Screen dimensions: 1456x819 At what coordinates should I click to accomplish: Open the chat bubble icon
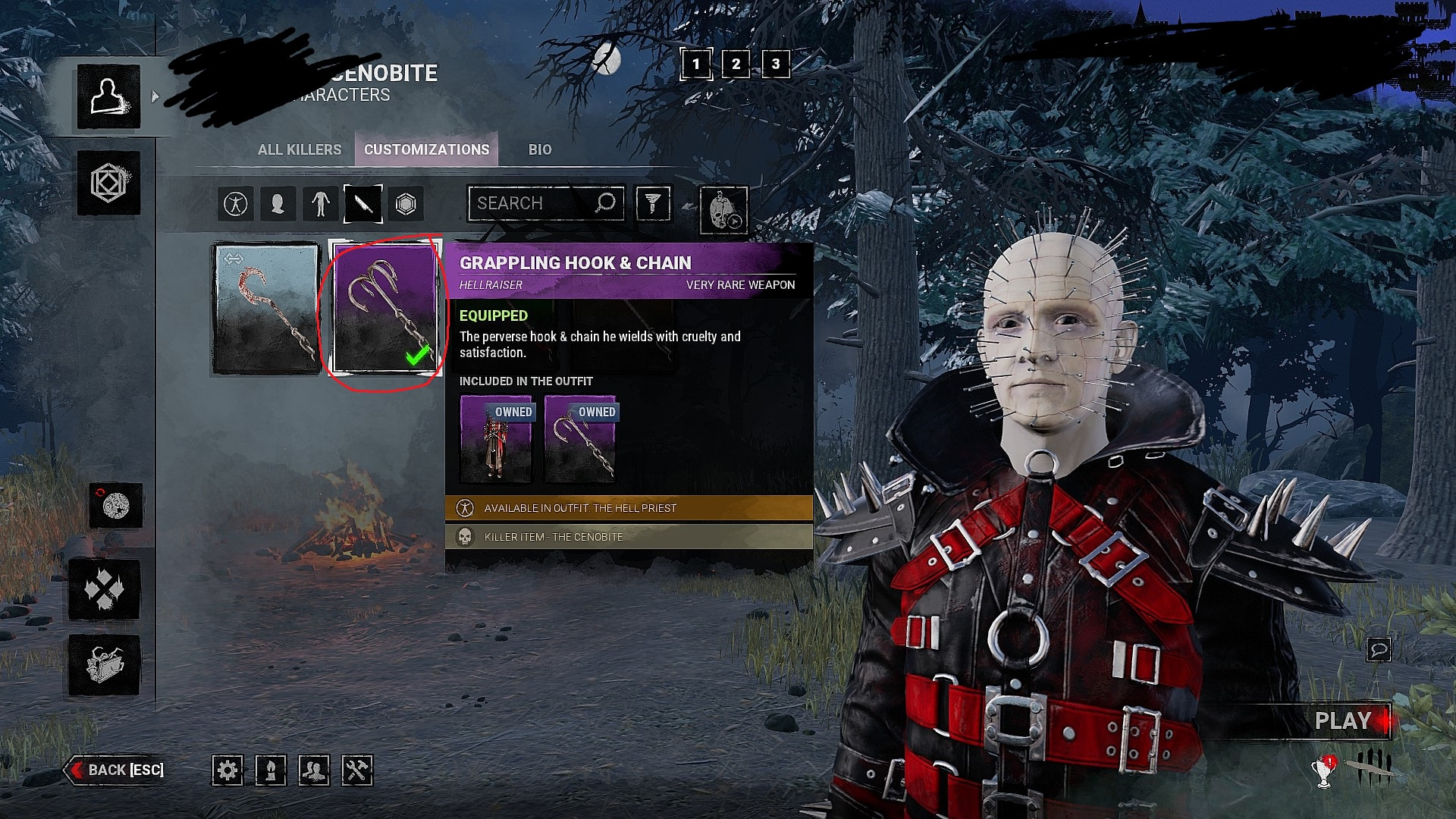coord(1378,649)
